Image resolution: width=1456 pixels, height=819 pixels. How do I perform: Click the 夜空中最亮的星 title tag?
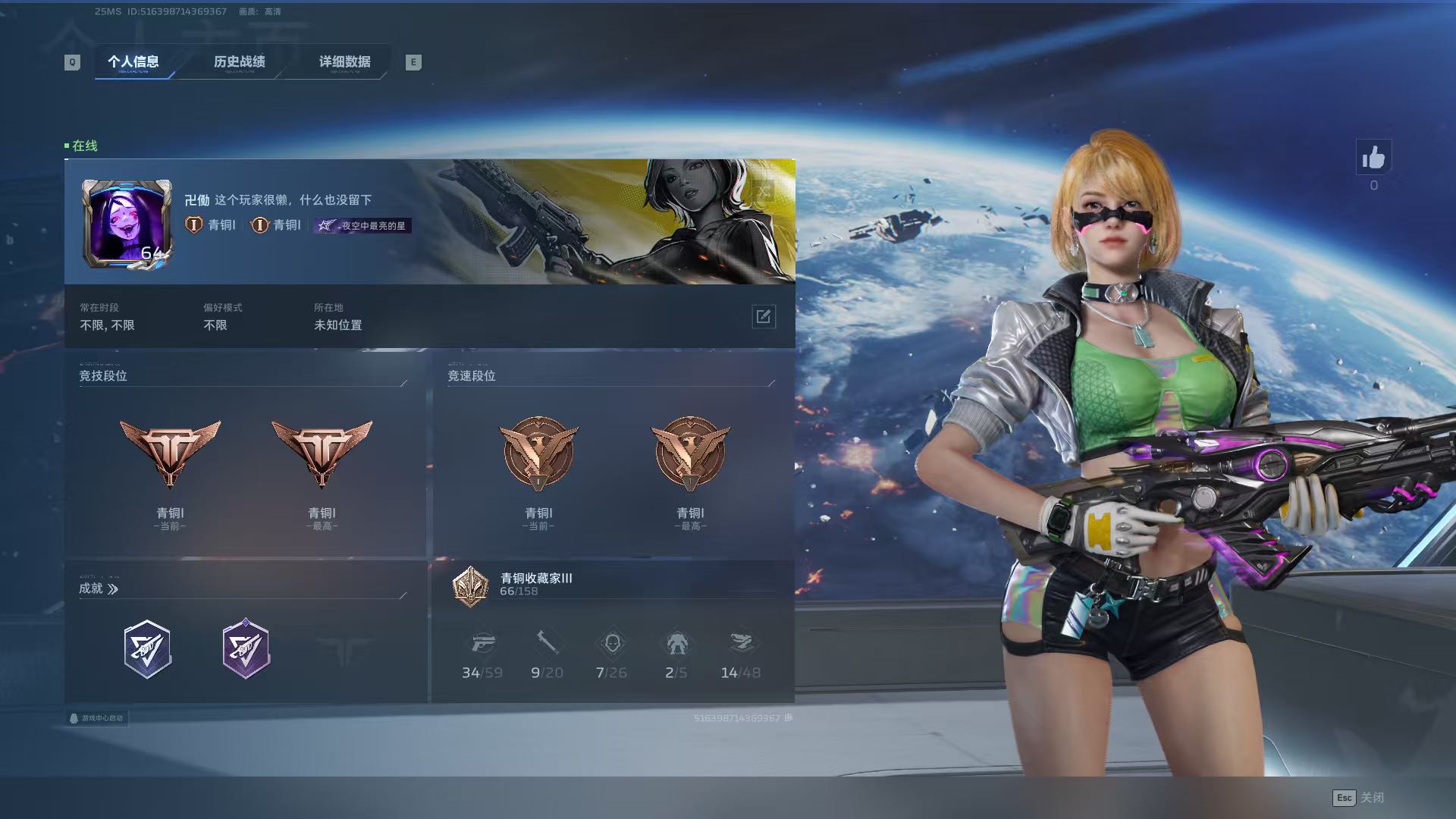tap(363, 225)
